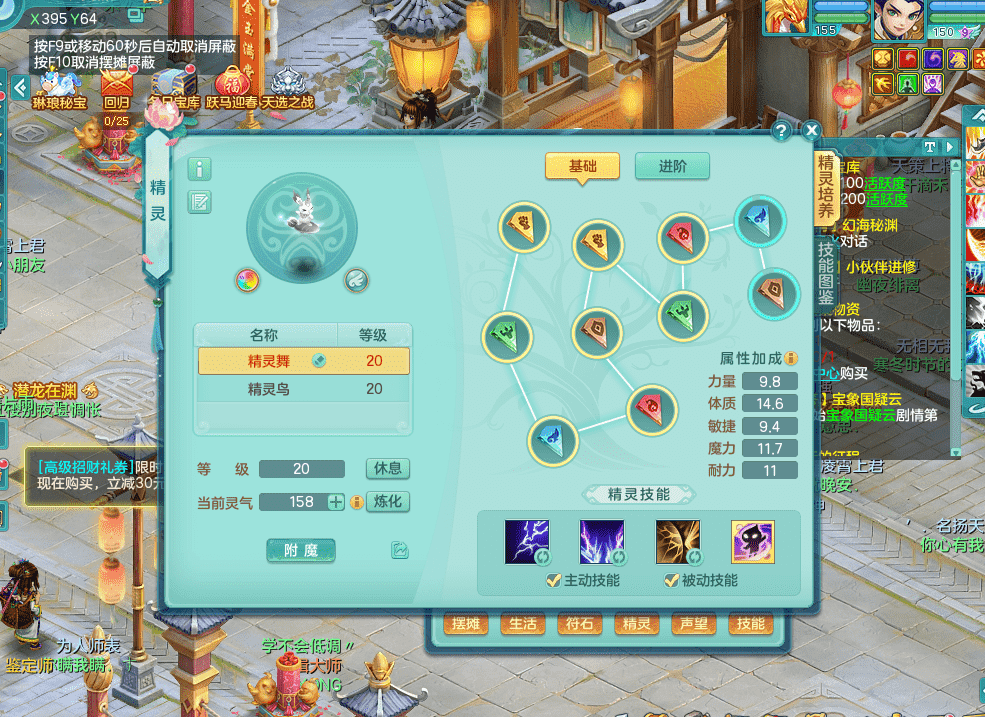Select the purple ghost skill icon
Image resolution: width=985 pixels, height=717 pixels.
pyautogui.click(x=752, y=542)
